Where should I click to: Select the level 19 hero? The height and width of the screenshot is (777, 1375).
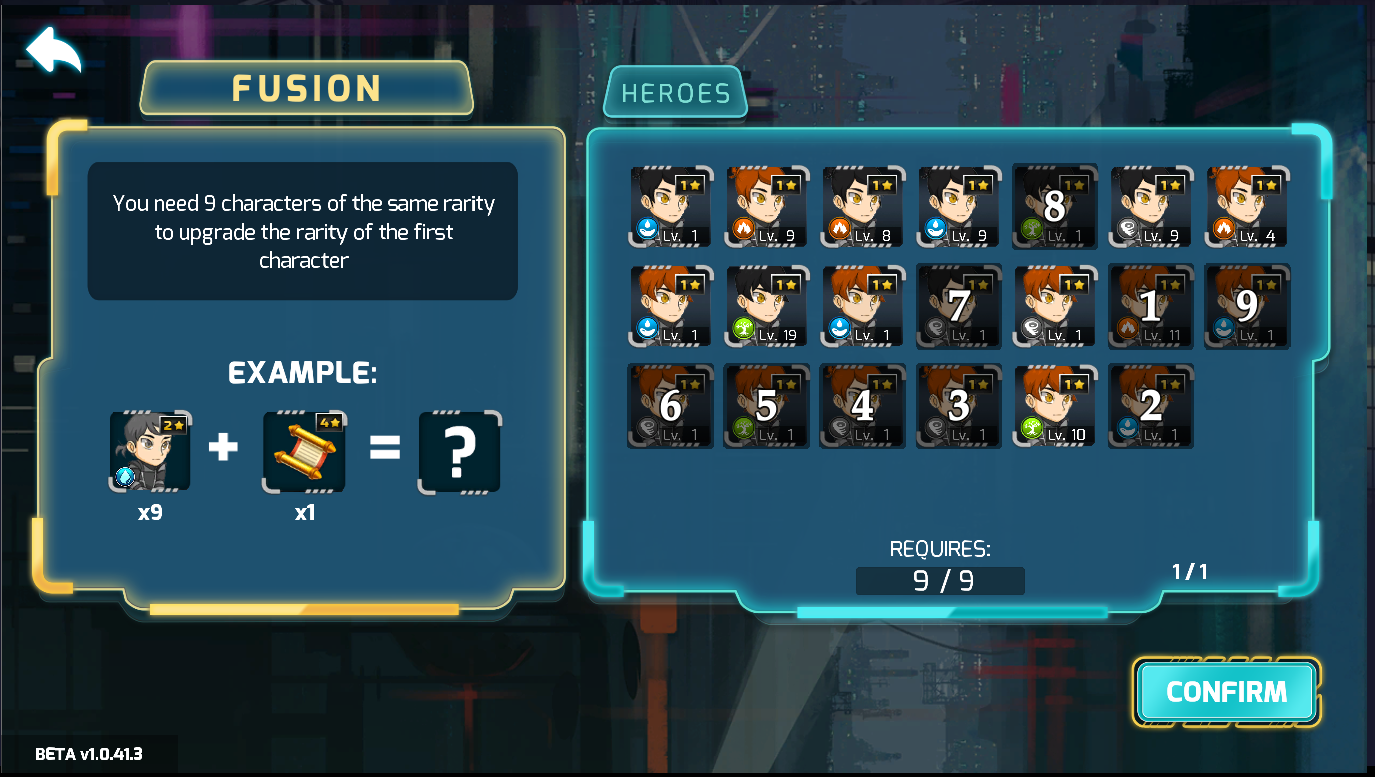[766, 305]
